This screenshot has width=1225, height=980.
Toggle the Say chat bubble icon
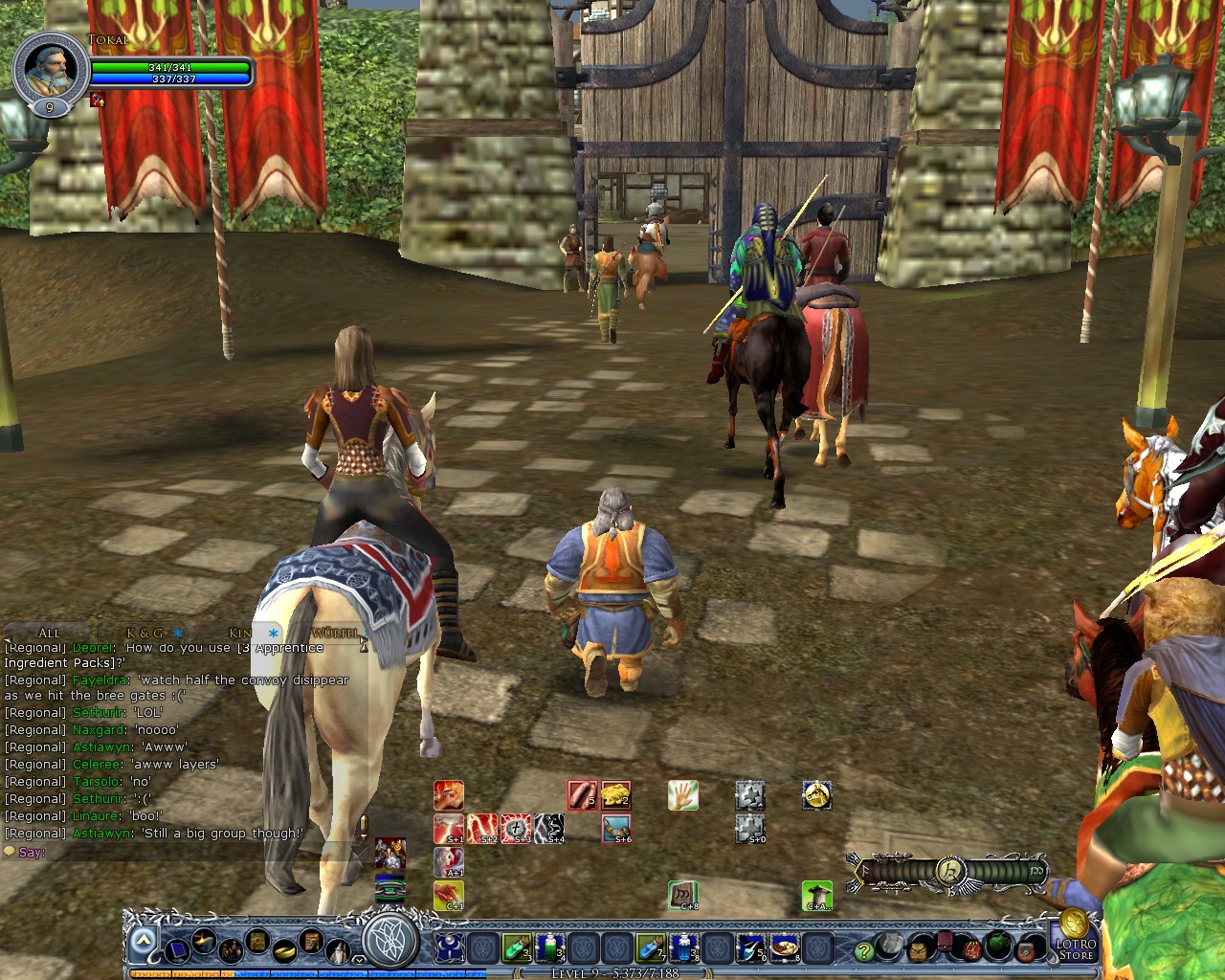coord(11,851)
